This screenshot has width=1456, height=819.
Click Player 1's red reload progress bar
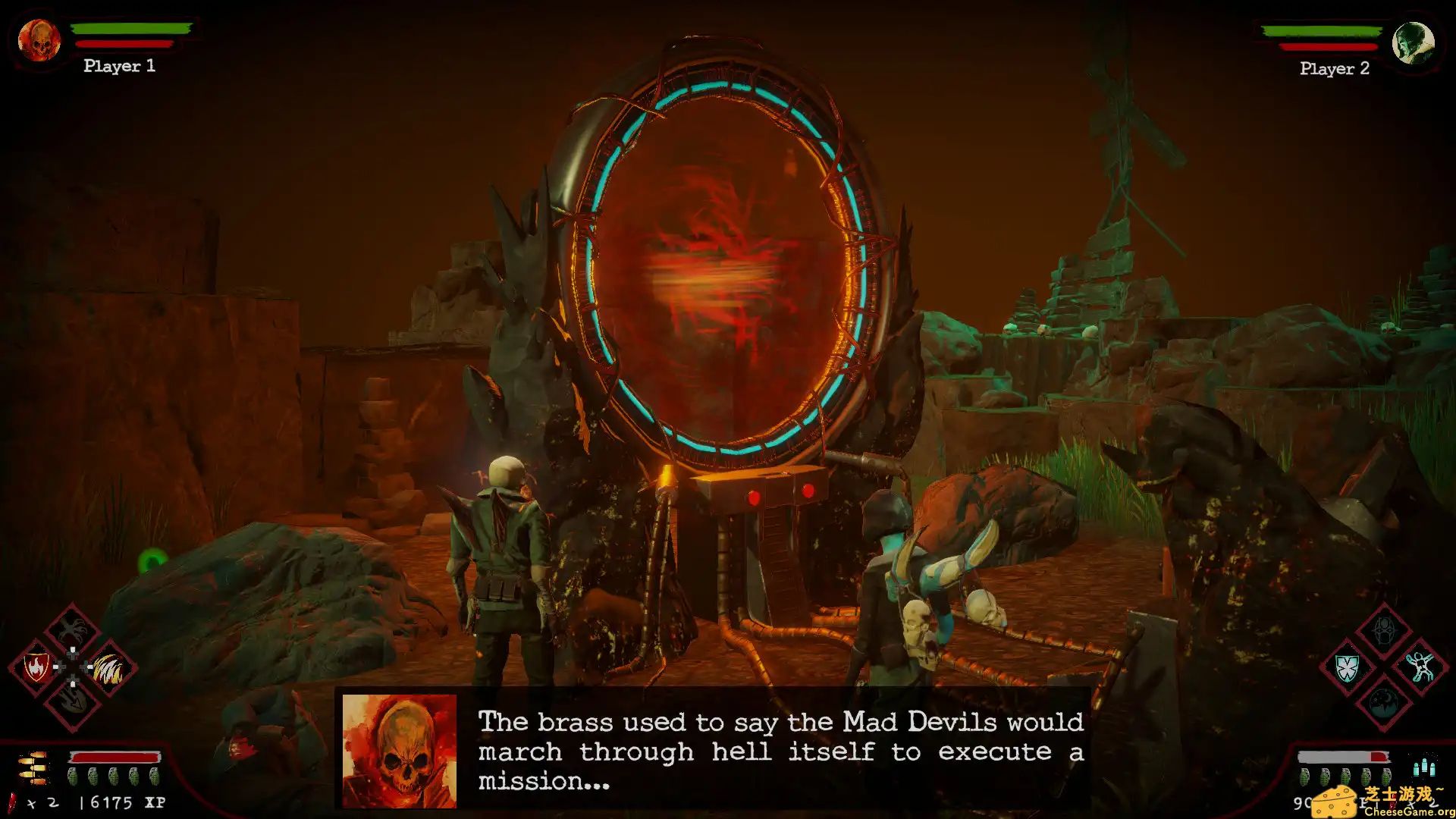pos(114,757)
